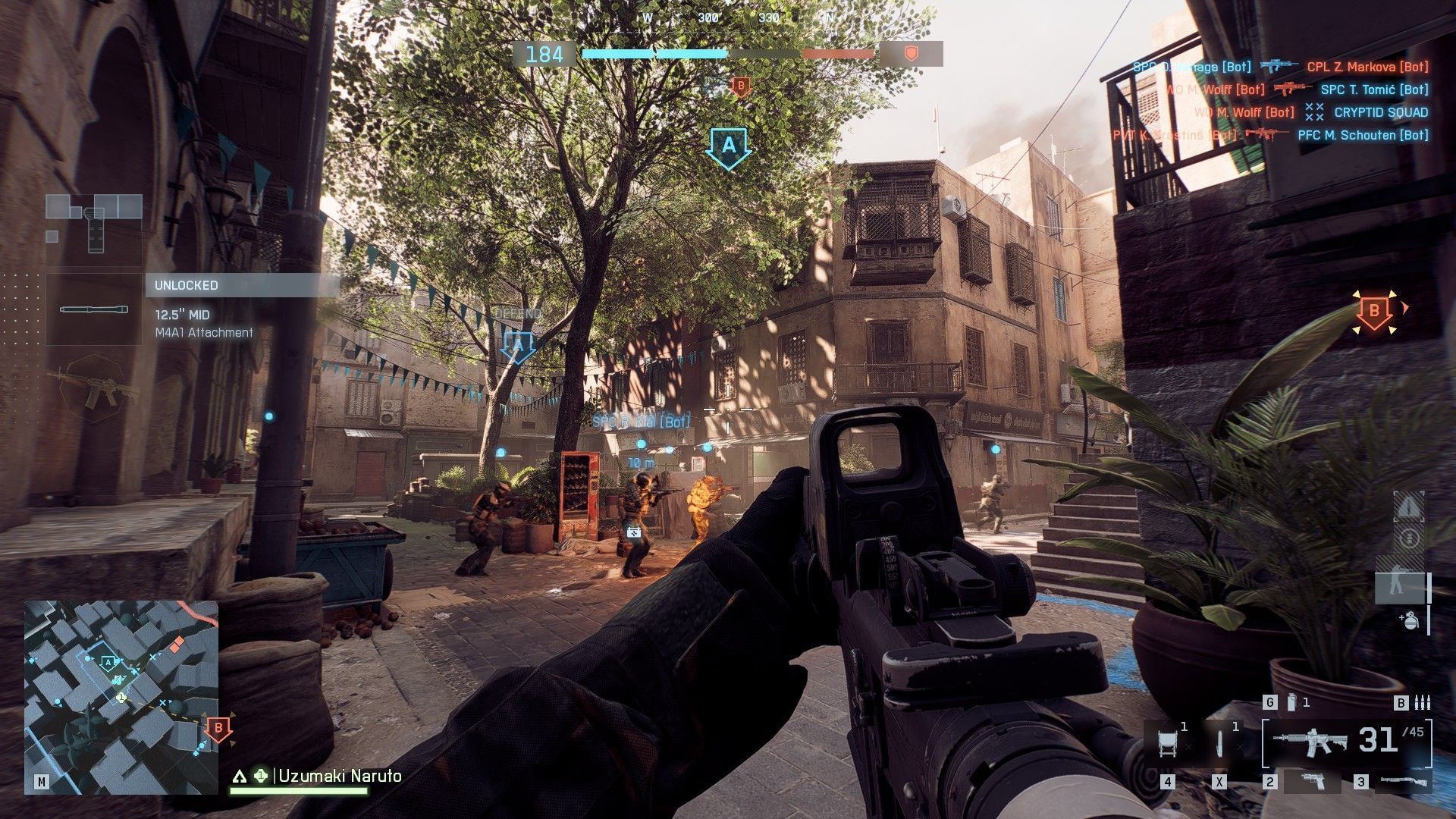Open the 12.5" MID barrel unlock thumbnail

coord(93,309)
